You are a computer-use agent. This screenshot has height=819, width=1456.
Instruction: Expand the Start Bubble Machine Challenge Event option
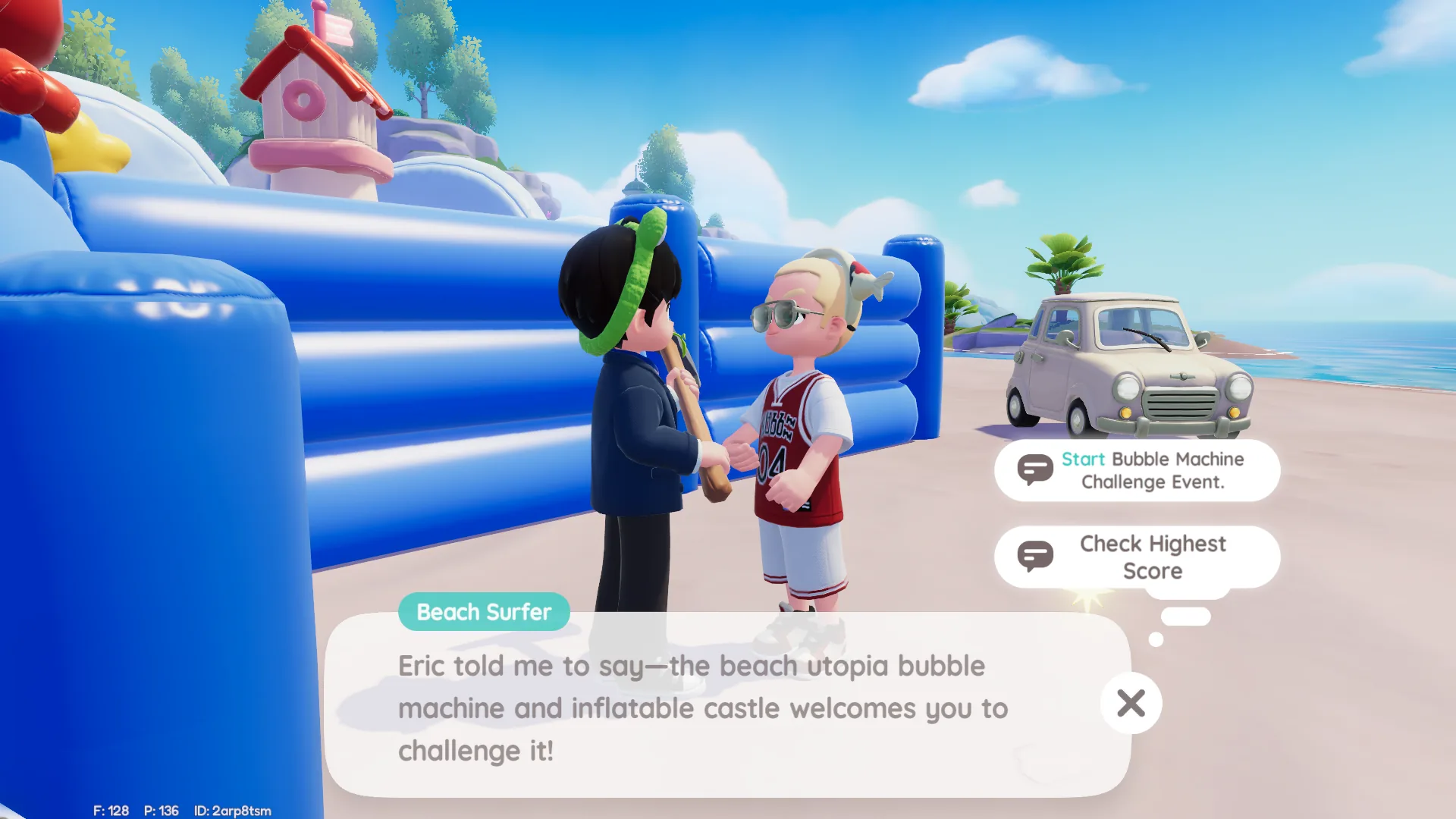(x=1137, y=470)
